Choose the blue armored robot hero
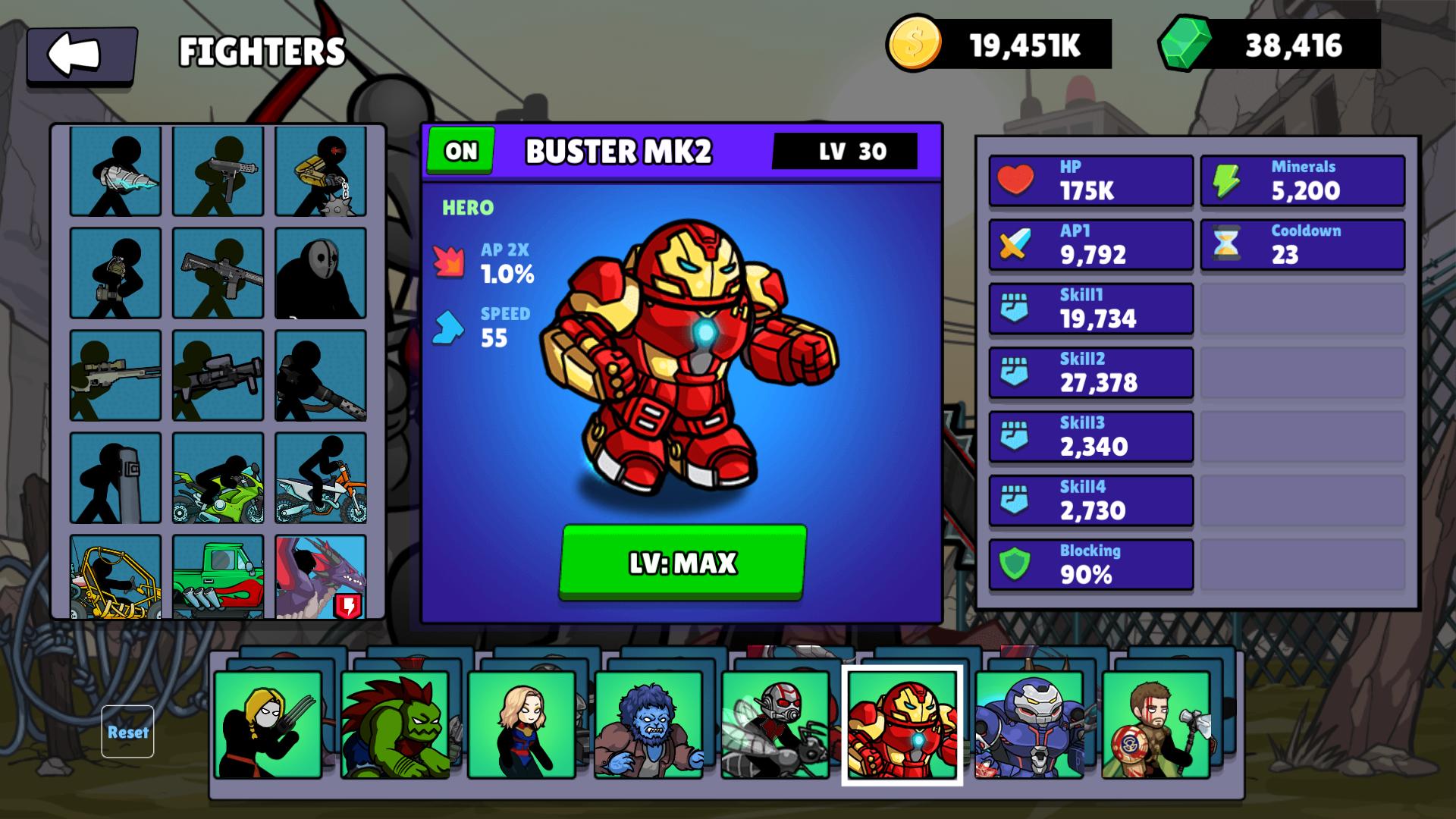1456x819 pixels. click(x=1029, y=725)
